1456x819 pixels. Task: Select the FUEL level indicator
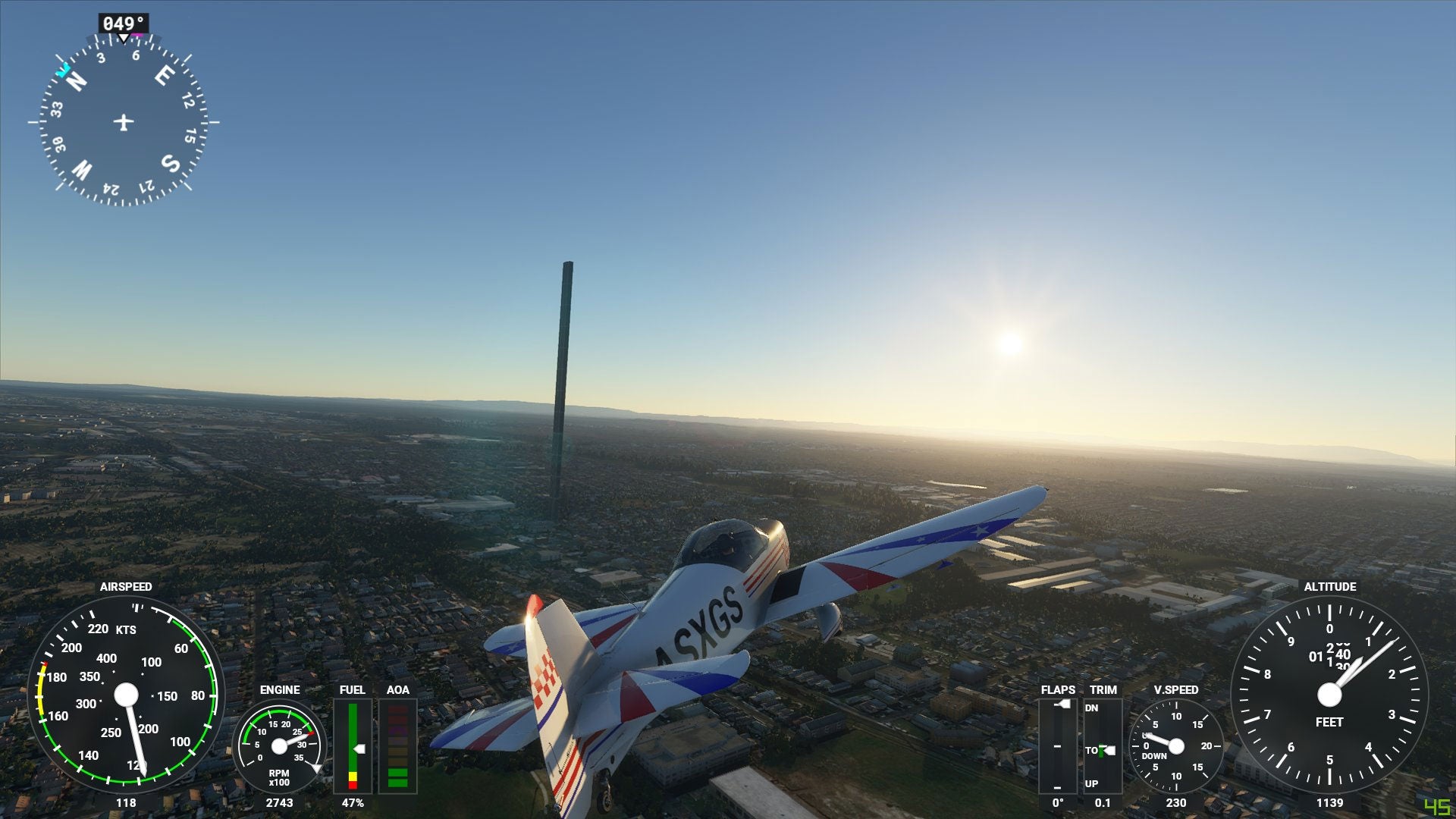[353, 747]
